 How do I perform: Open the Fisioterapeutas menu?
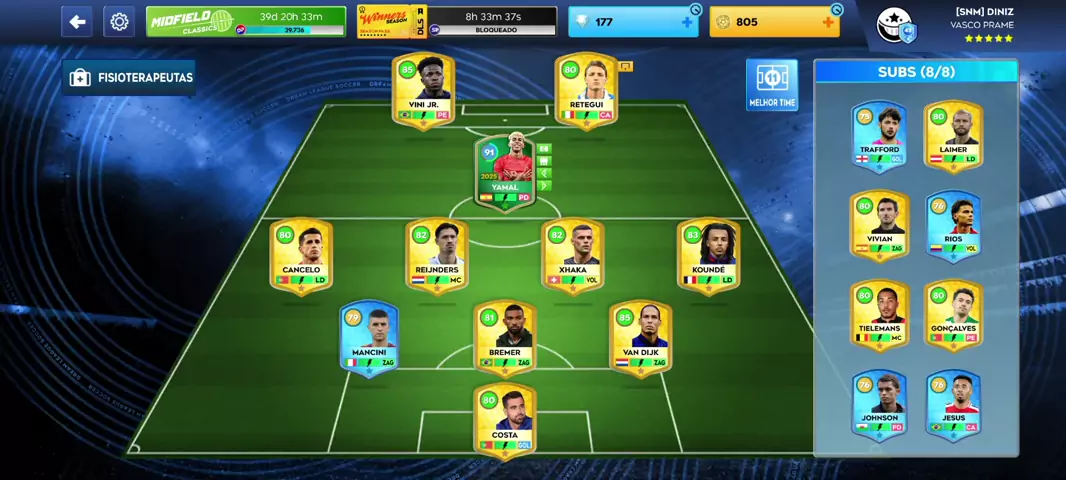pyautogui.click(x=130, y=78)
